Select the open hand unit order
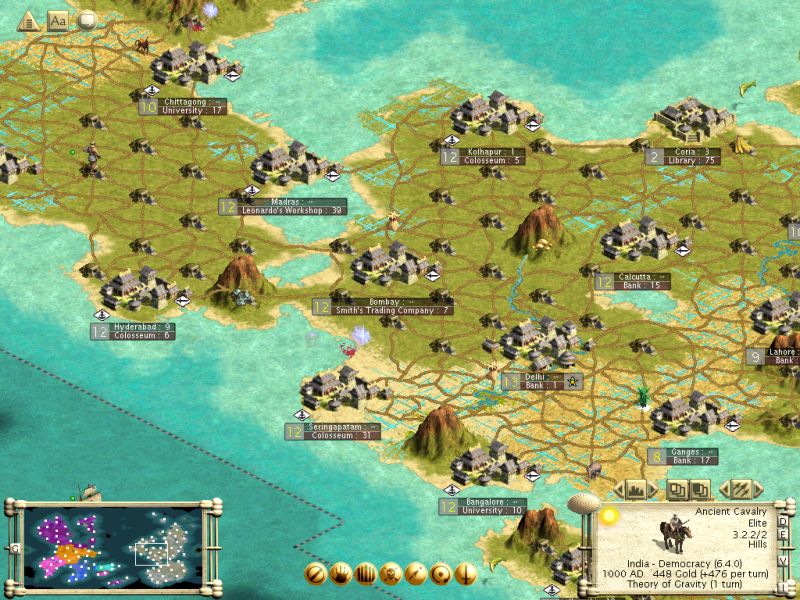This screenshot has width=800, height=600. click(x=341, y=574)
